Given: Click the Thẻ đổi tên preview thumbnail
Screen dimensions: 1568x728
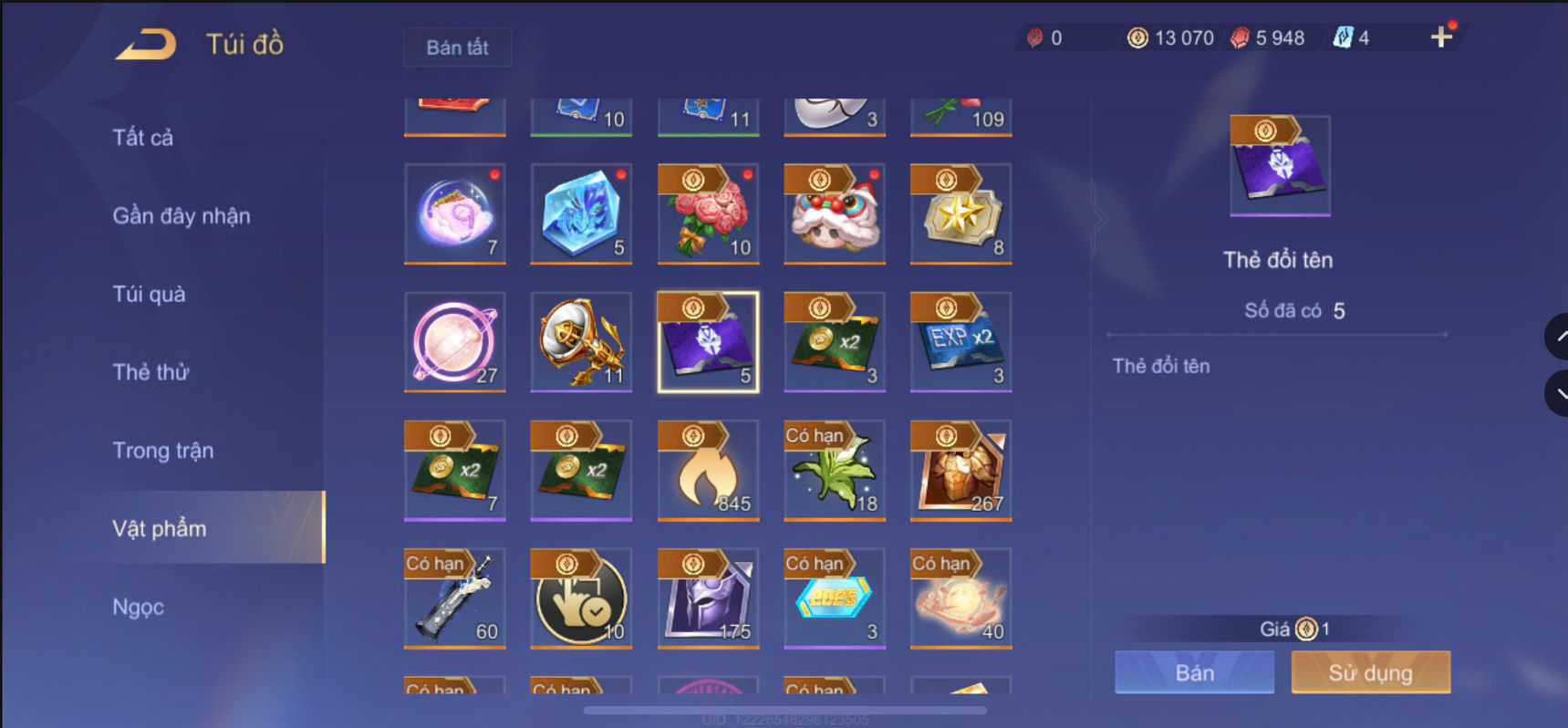Looking at the screenshot, I should 1279,165.
